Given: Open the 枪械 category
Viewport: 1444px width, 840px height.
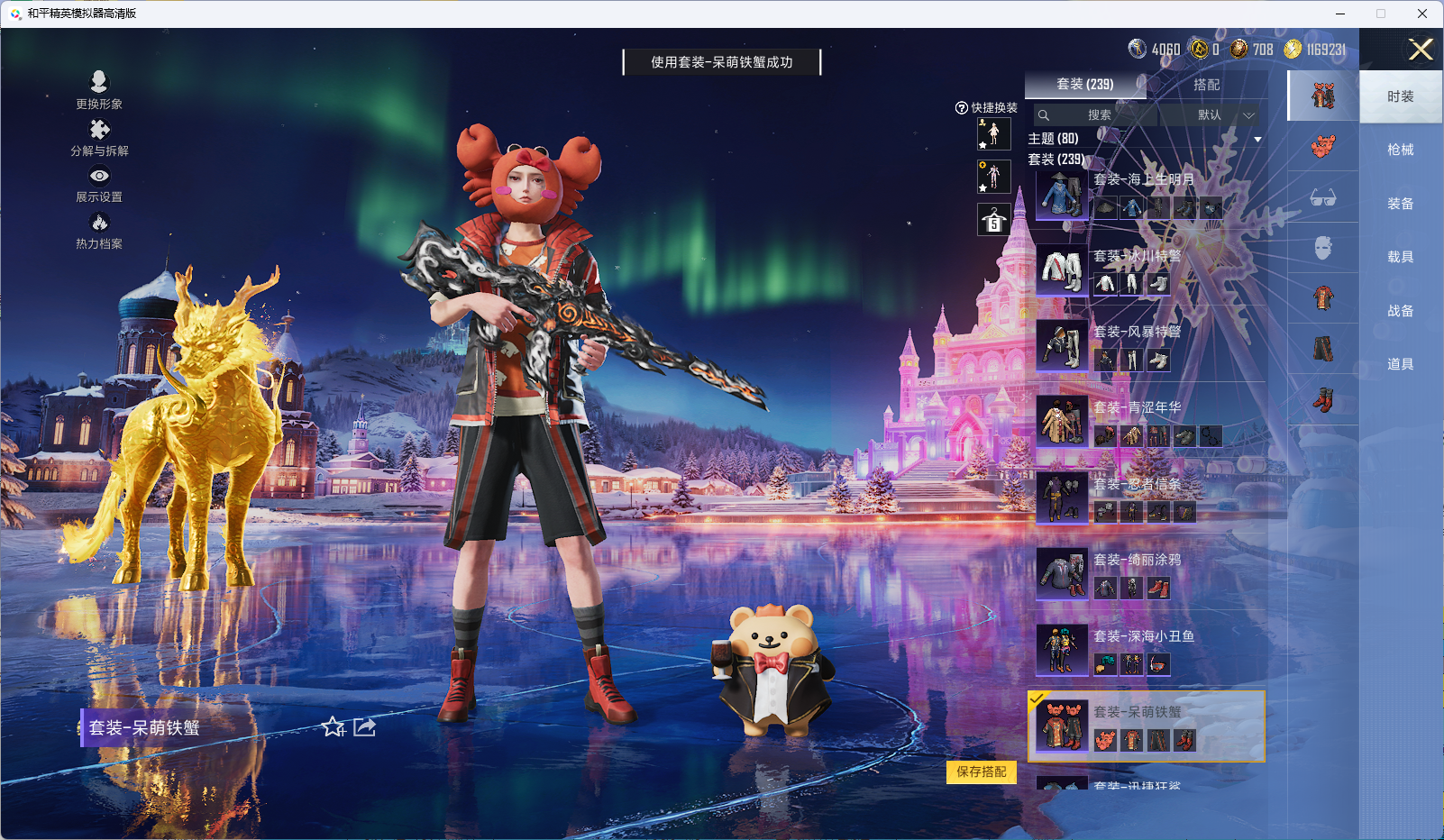Looking at the screenshot, I should pos(1400,150).
